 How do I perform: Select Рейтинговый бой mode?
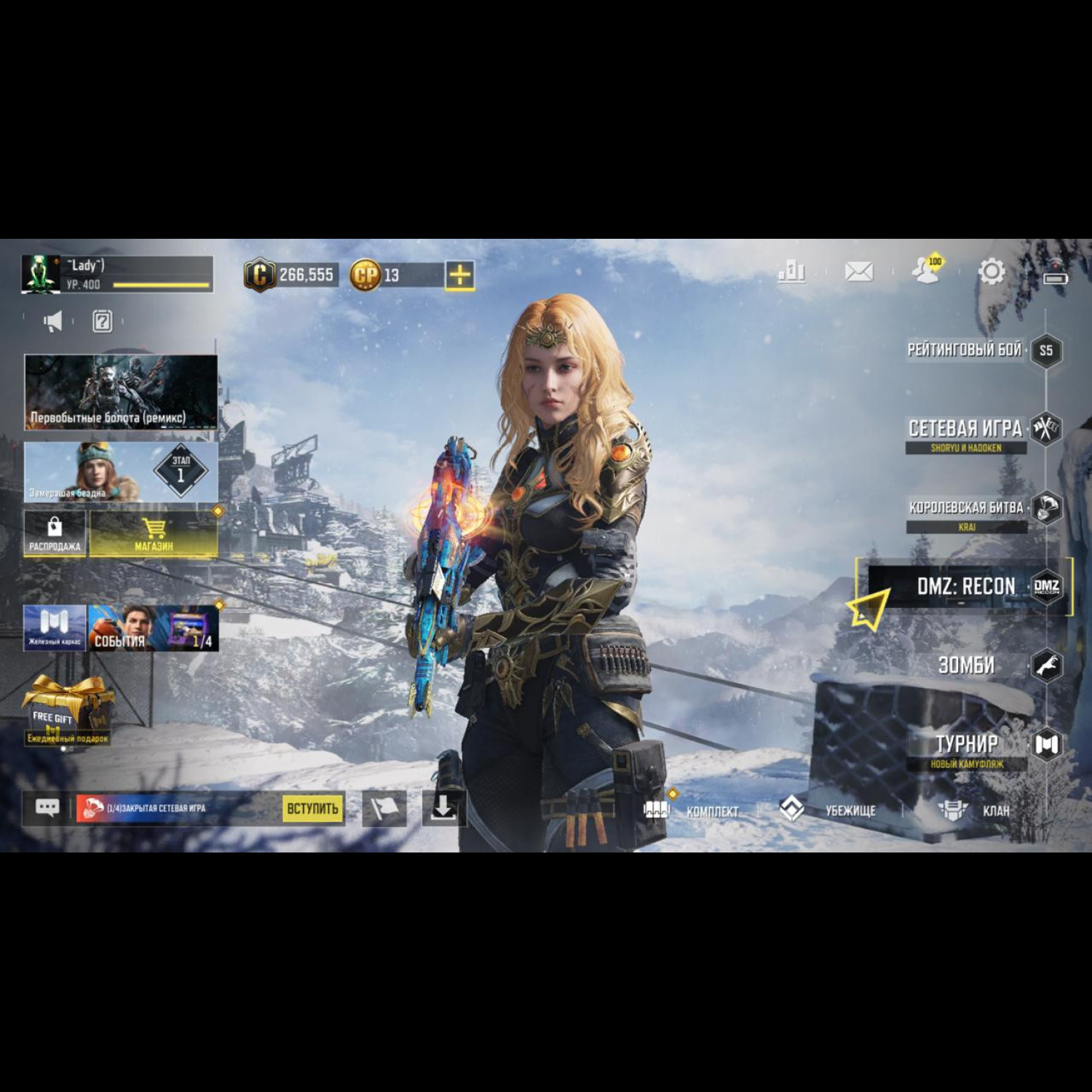click(965, 350)
